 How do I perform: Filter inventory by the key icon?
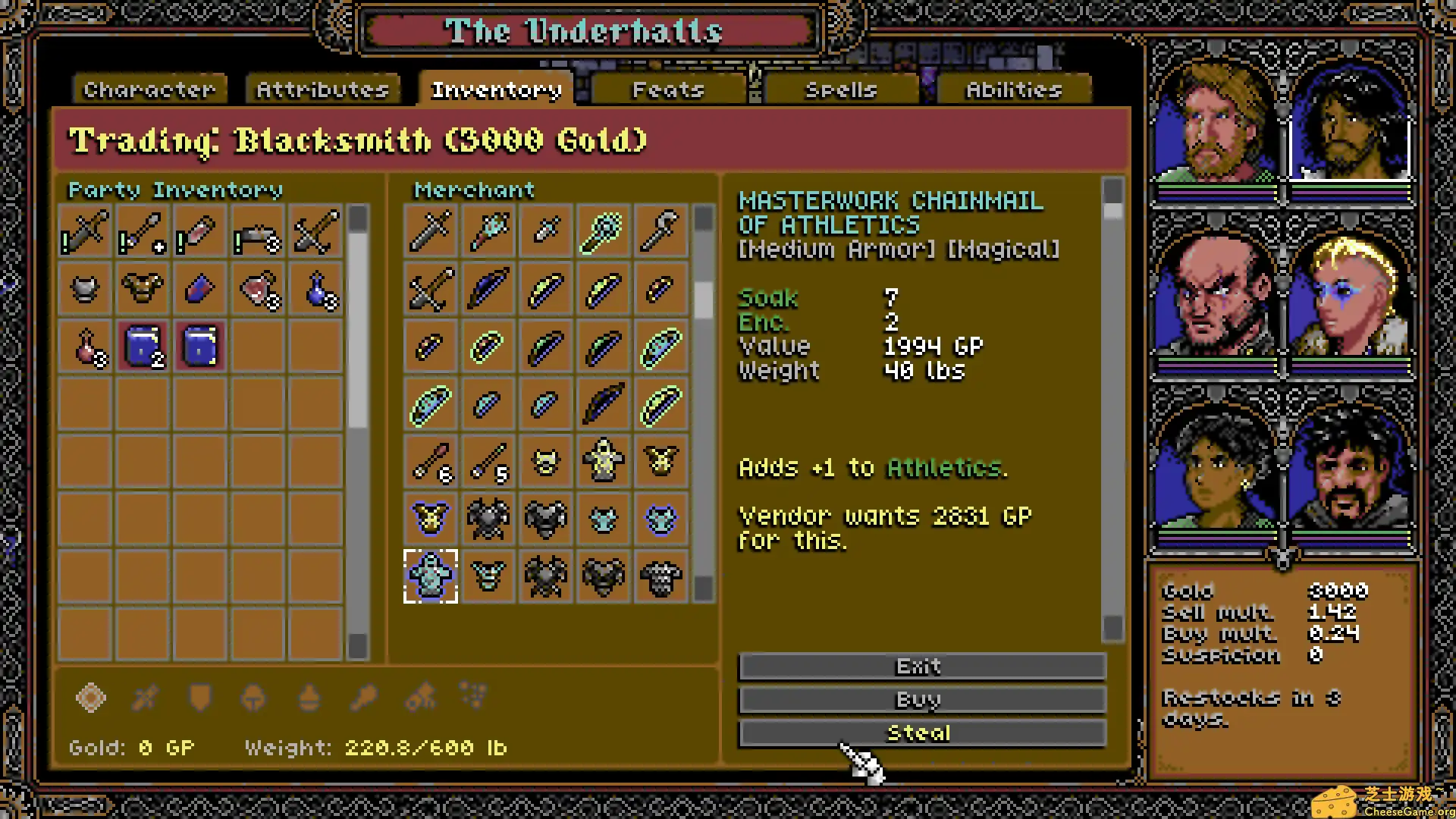pos(363,698)
